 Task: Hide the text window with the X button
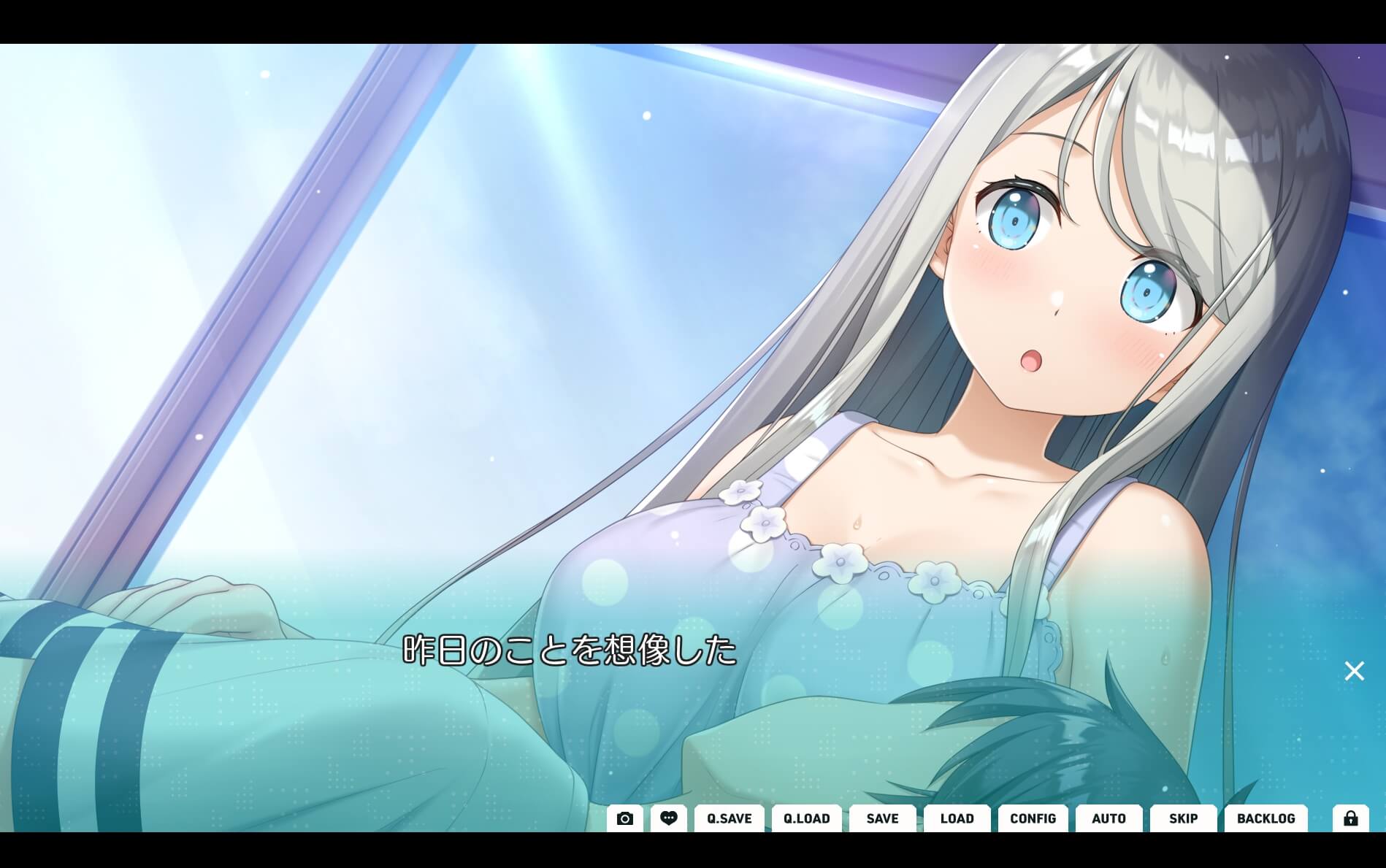pyautogui.click(x=1355, y=670)
